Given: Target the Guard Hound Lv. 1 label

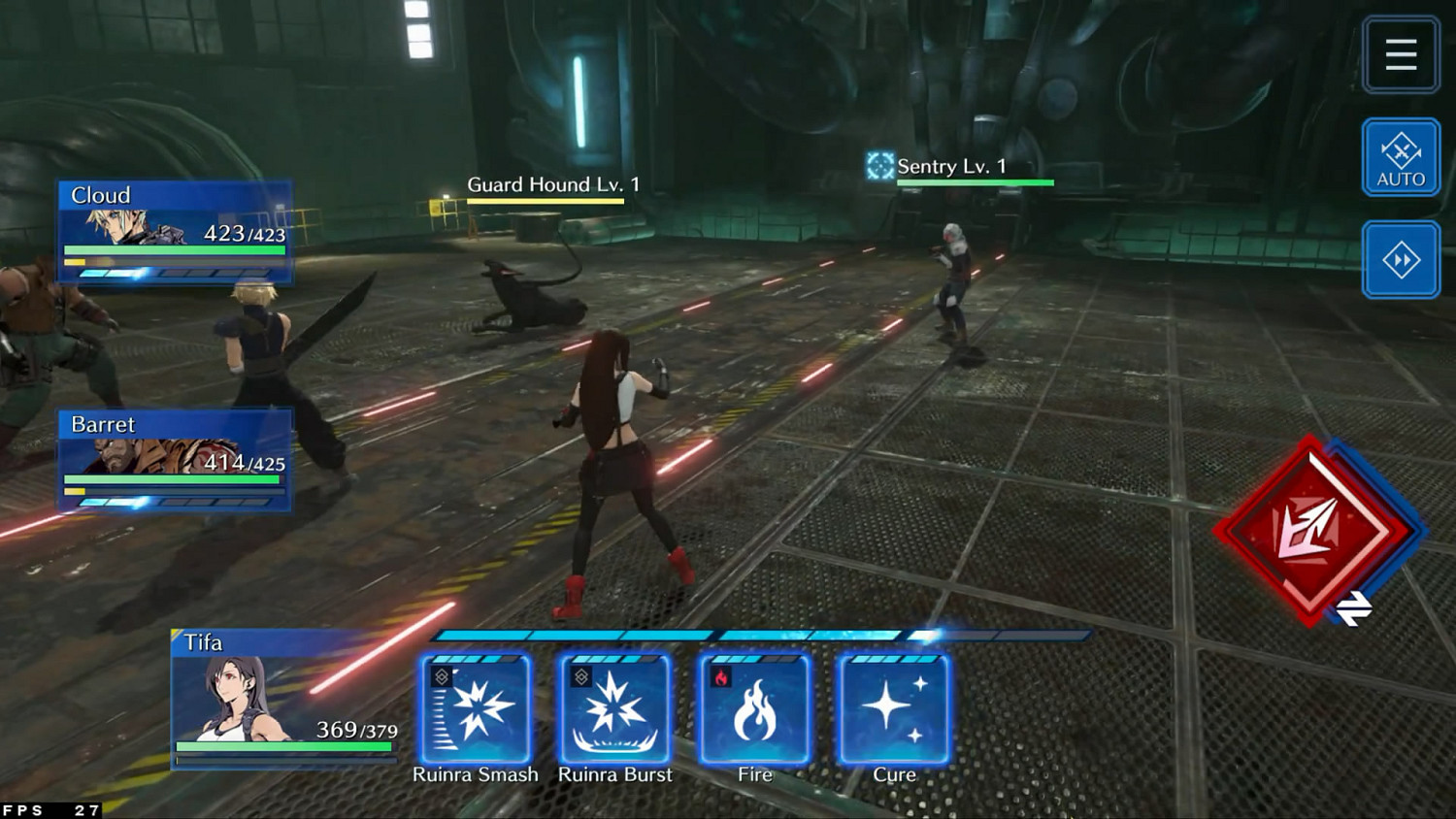Looking at the screenshot, I should pyautogui.click(x=553, y=185).
